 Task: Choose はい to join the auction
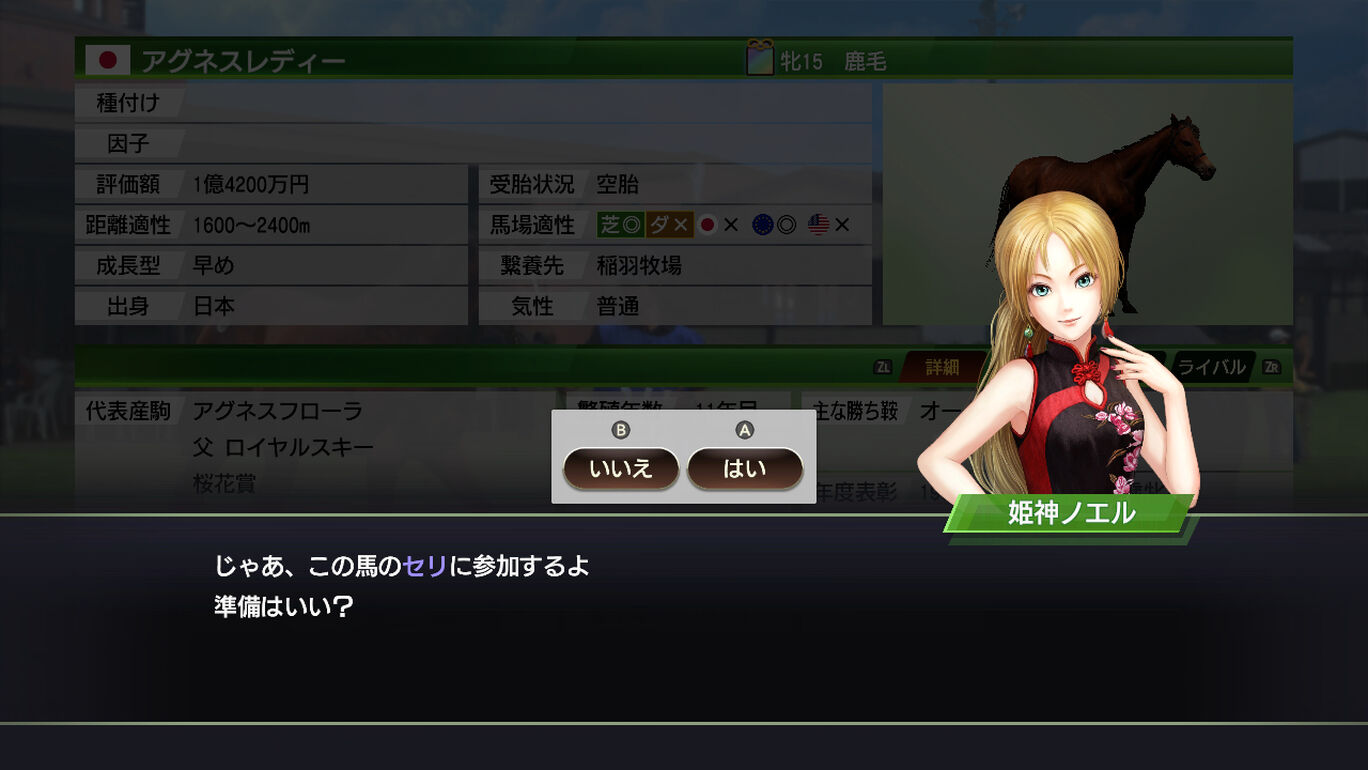(744, 469)
